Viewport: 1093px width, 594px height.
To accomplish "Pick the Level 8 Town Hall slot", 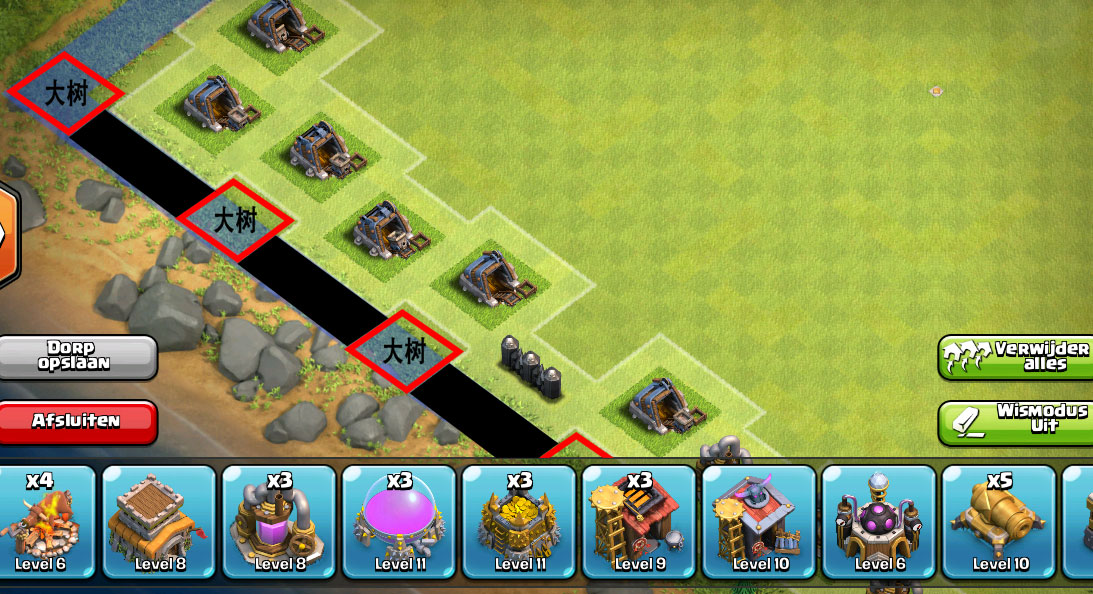I will (159, 521).
